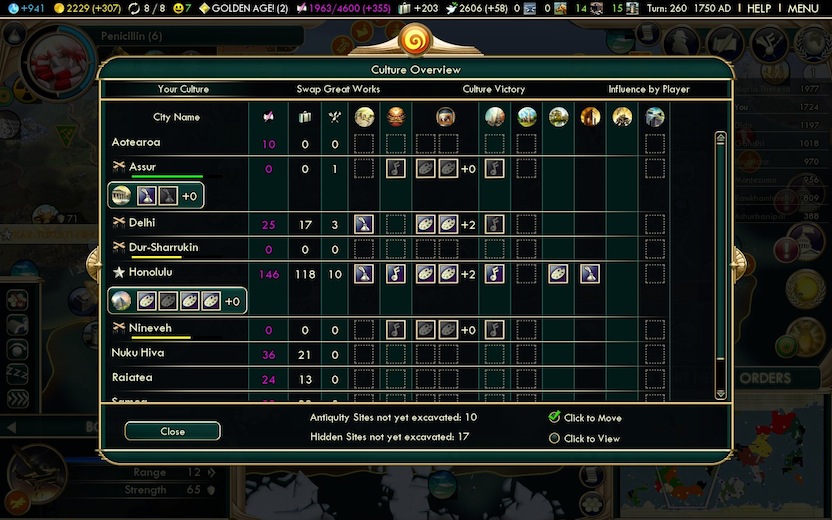Image resolution: width=832 pixels, height=520 pixels.
Task: Click the city list scroll-down arrow
Action: tap(720, 395)
